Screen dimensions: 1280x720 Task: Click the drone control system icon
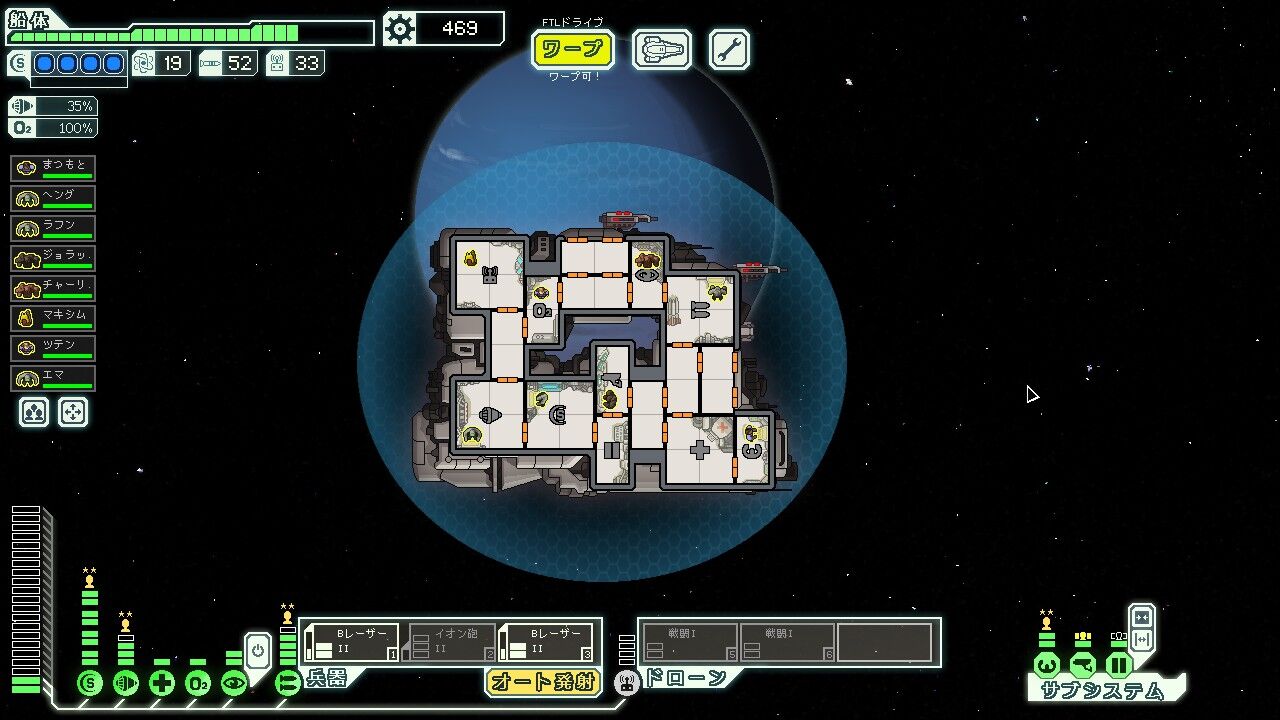point(627,683)
